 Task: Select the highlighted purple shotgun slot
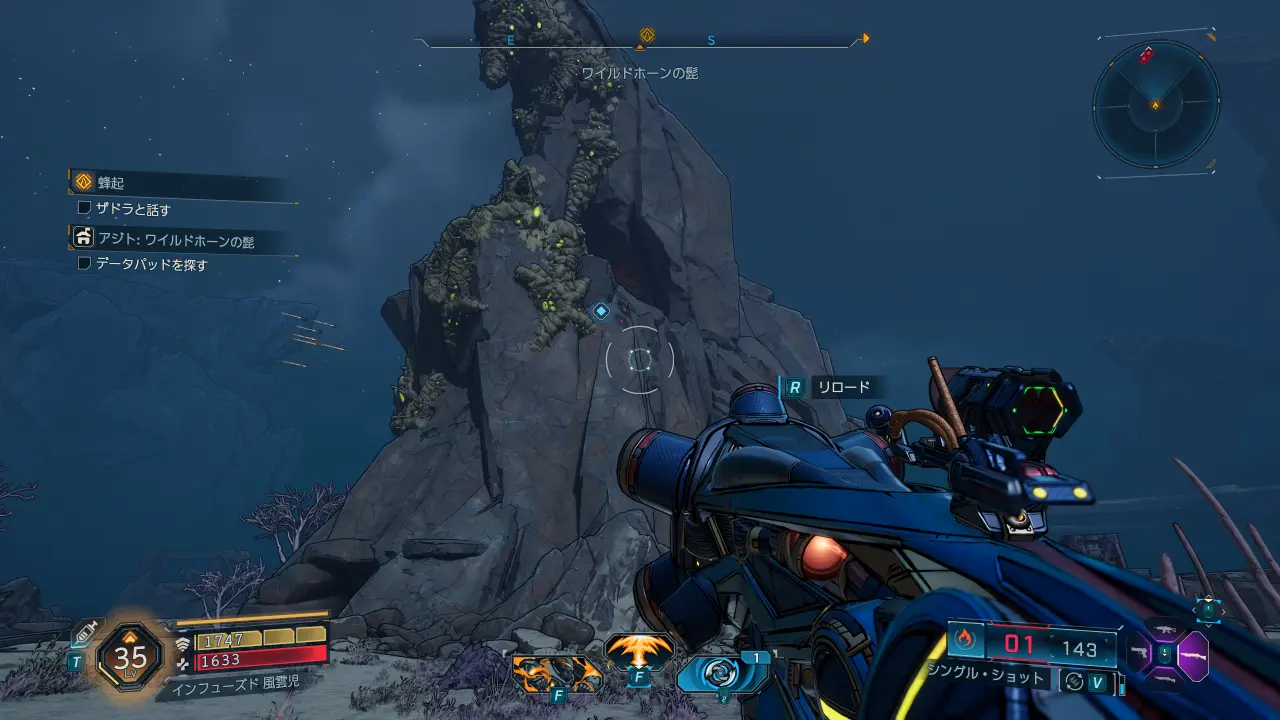[1192, 656]
